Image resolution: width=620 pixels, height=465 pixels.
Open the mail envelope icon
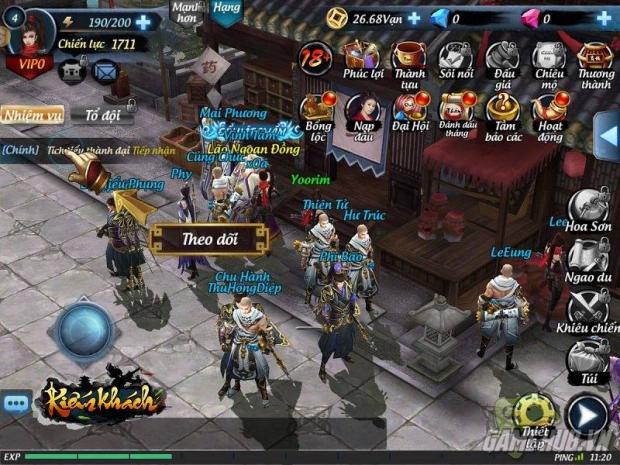pos(104,71)
